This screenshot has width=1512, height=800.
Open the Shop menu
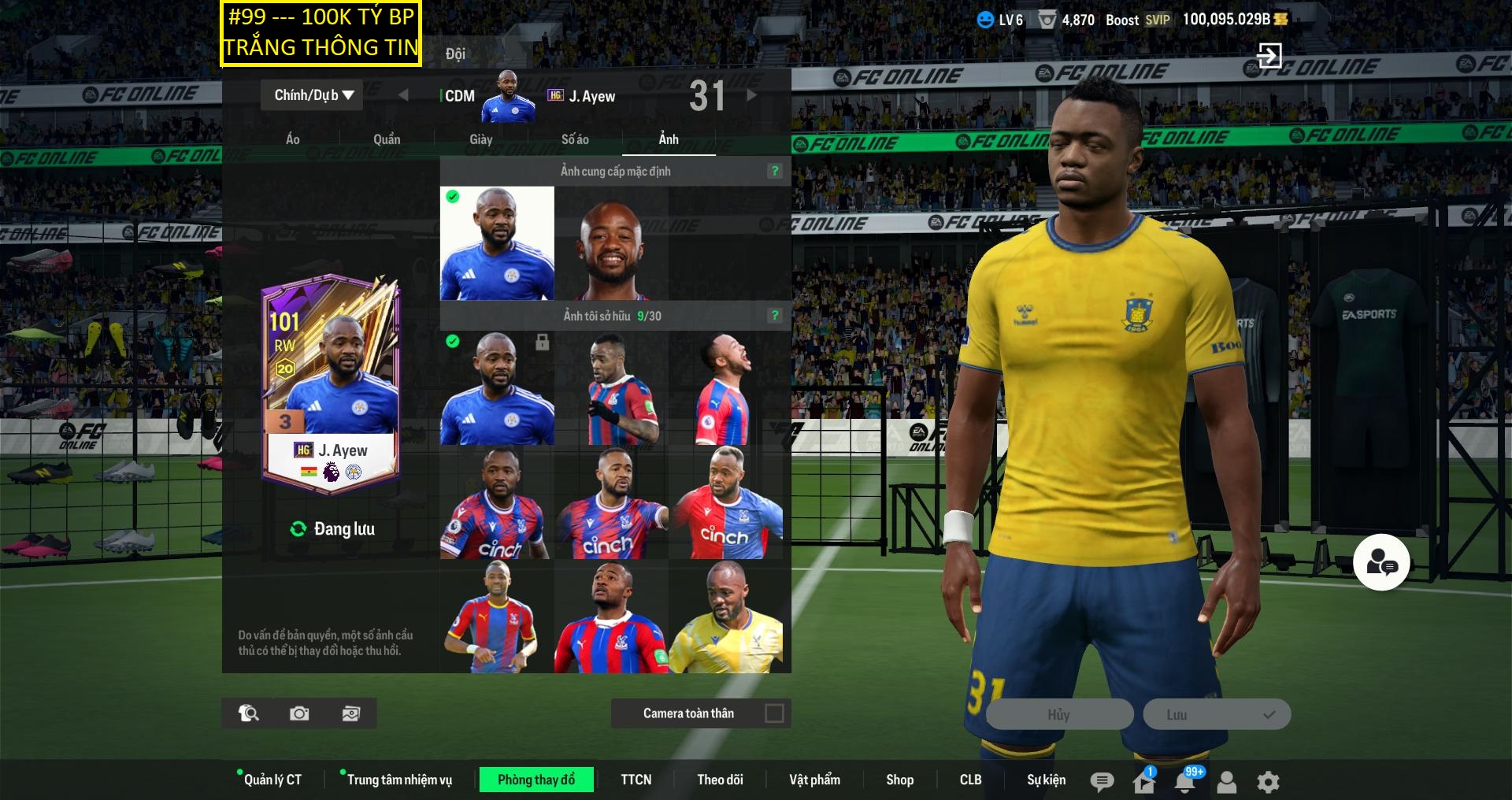899,780
